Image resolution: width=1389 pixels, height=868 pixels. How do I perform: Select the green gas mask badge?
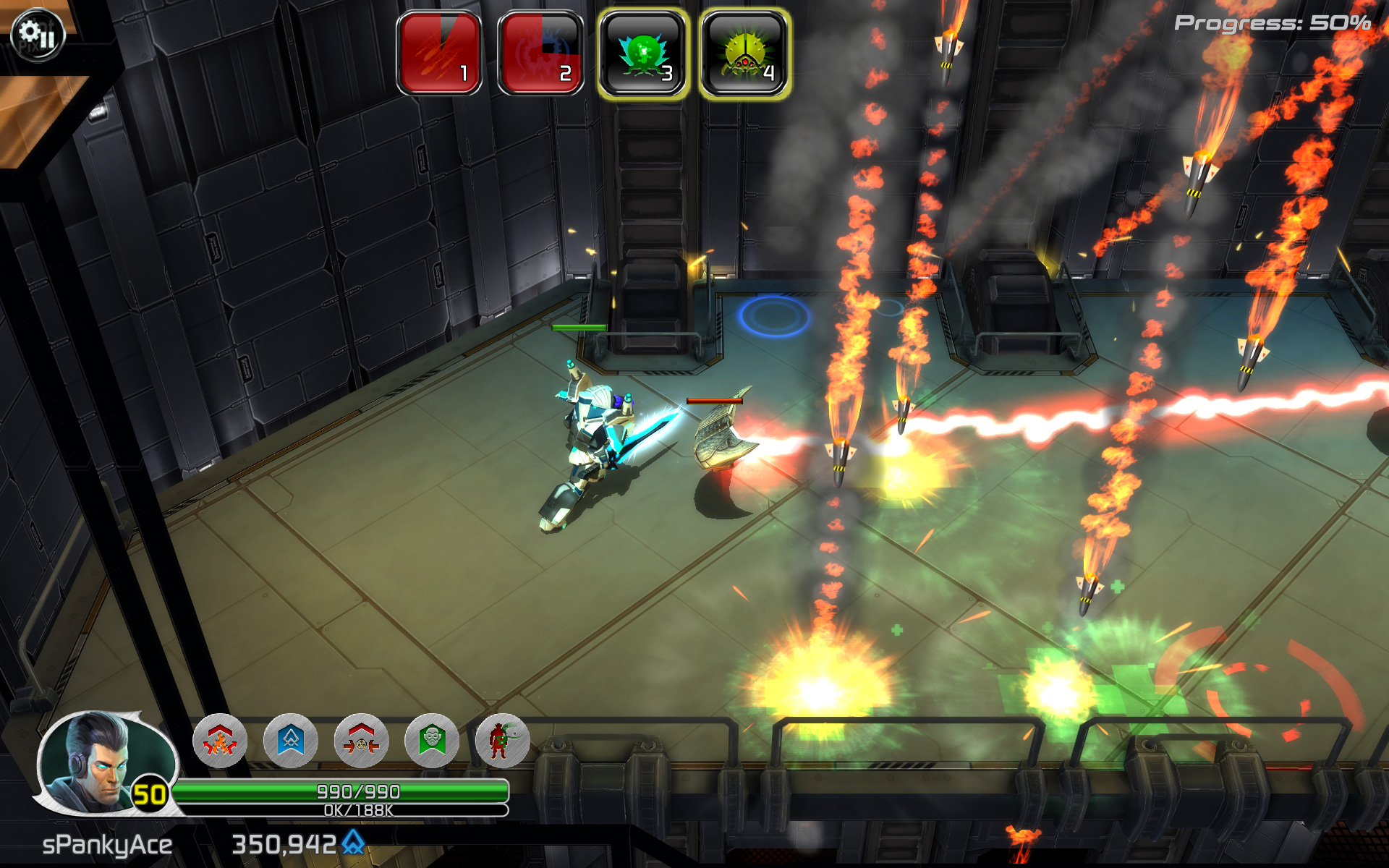click(x=432, y=741)
